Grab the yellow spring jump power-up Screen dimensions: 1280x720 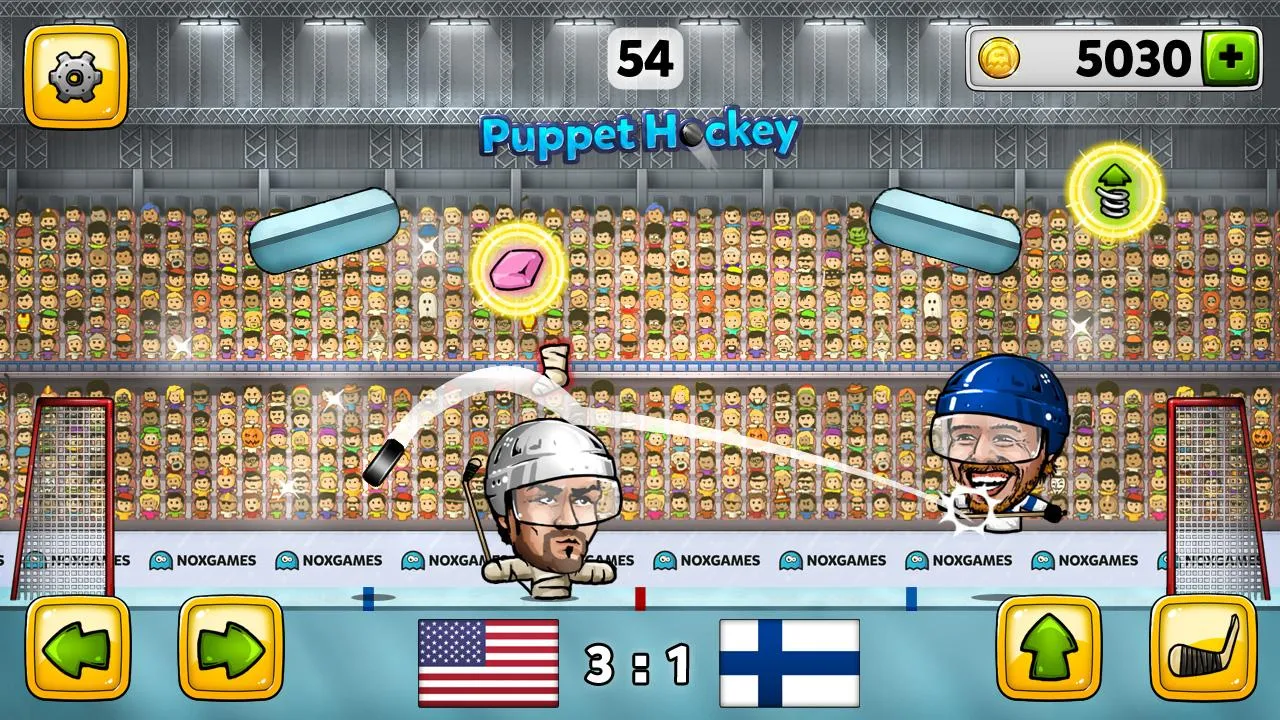click(x=1114, y=190)
